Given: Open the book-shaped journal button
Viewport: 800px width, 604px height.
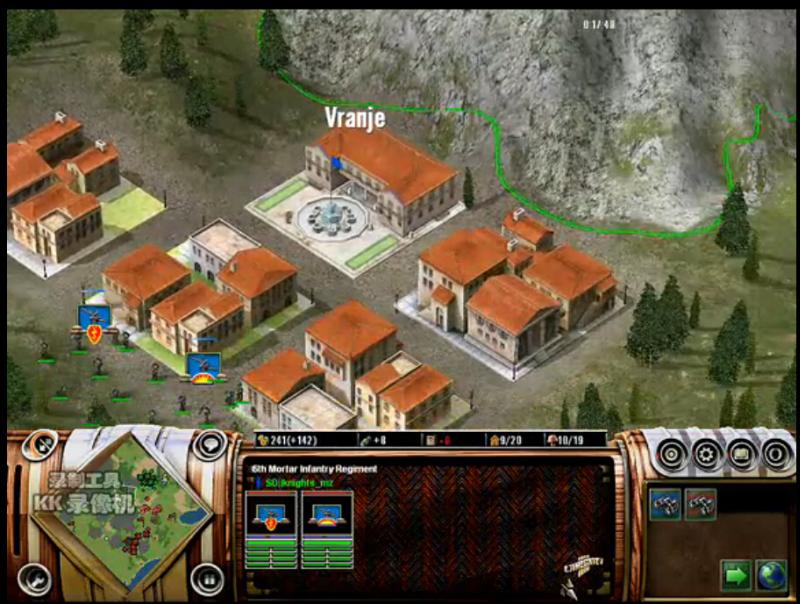Looking at the screenshot, I should click(742, 454).
